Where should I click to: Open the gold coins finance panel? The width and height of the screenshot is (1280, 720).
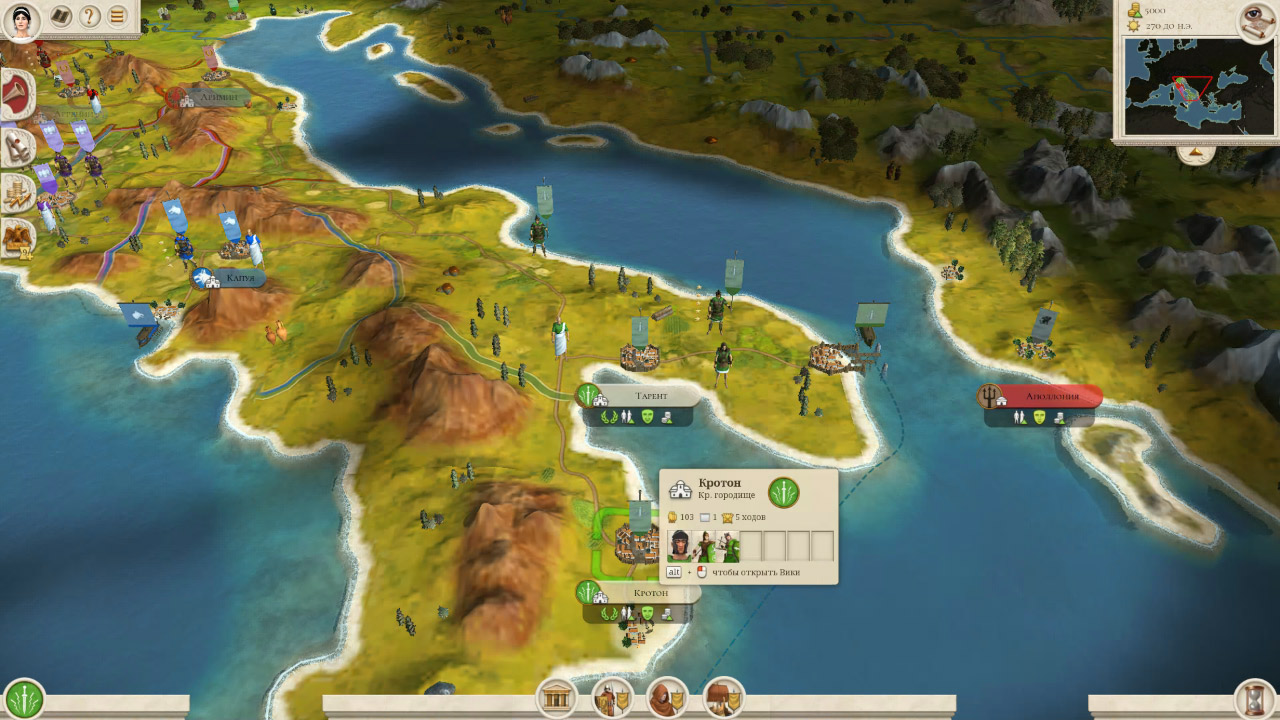tap(17, 193)
